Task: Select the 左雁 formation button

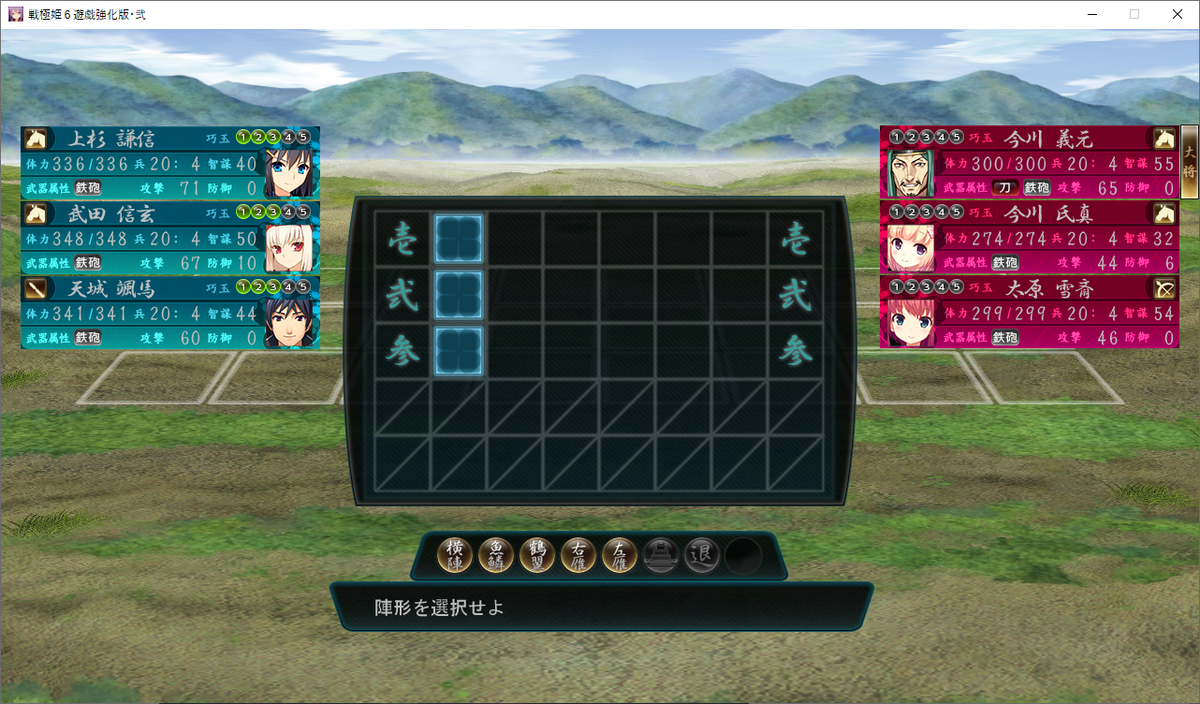Action: pyautogui.click(x=620, y=554)
